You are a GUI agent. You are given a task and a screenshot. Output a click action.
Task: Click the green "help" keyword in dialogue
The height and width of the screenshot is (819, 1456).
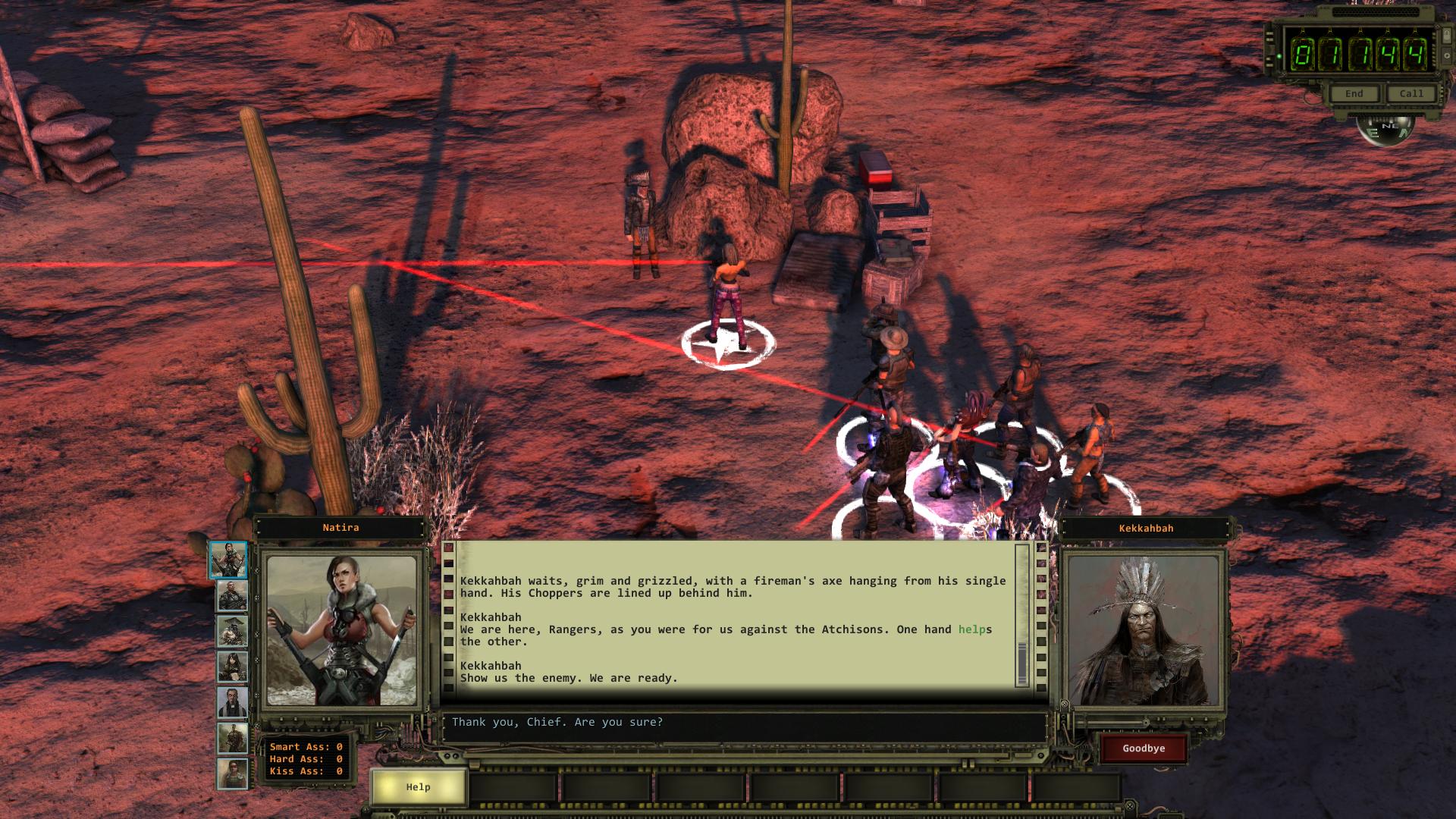click(971, 629)
